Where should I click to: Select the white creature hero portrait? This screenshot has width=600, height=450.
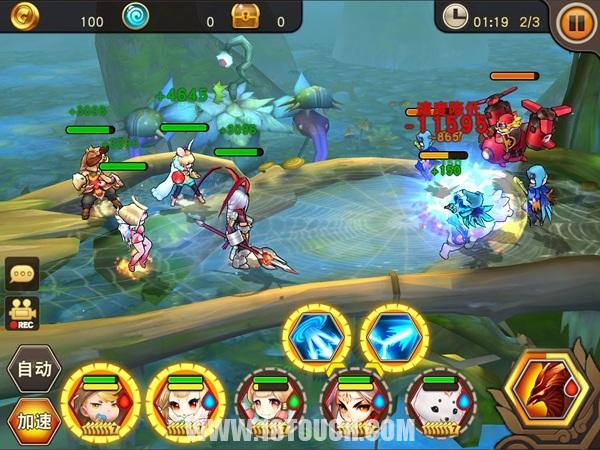coord(441,403)
